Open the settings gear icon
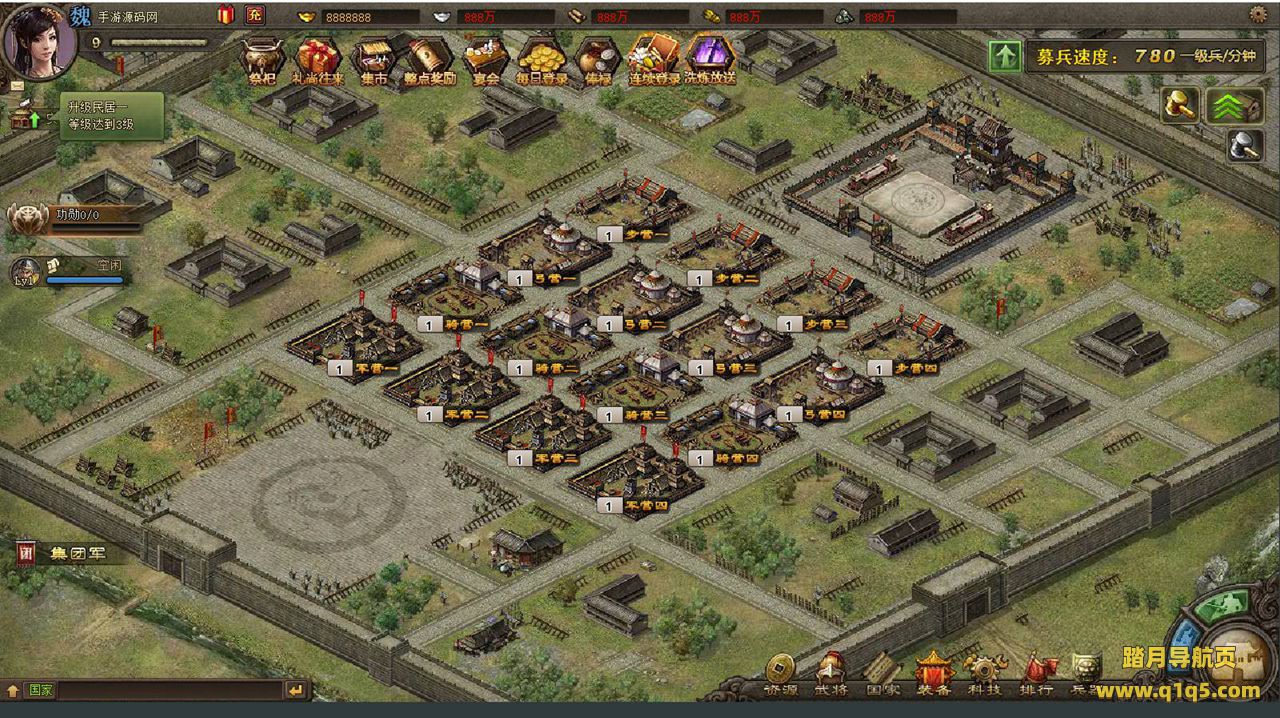 (1258, 14)
